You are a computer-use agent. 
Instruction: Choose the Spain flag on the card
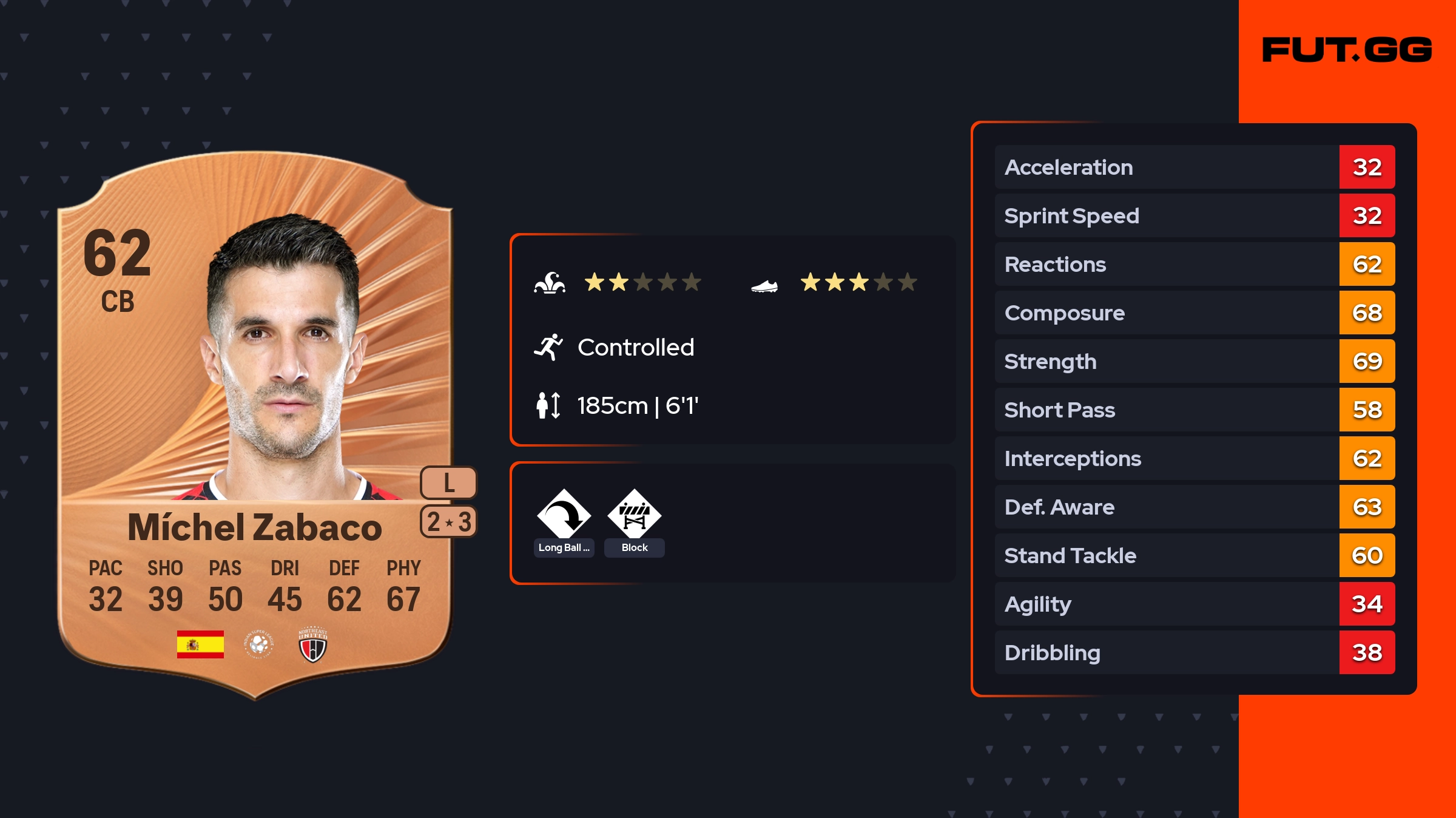(x=200, y=644)
